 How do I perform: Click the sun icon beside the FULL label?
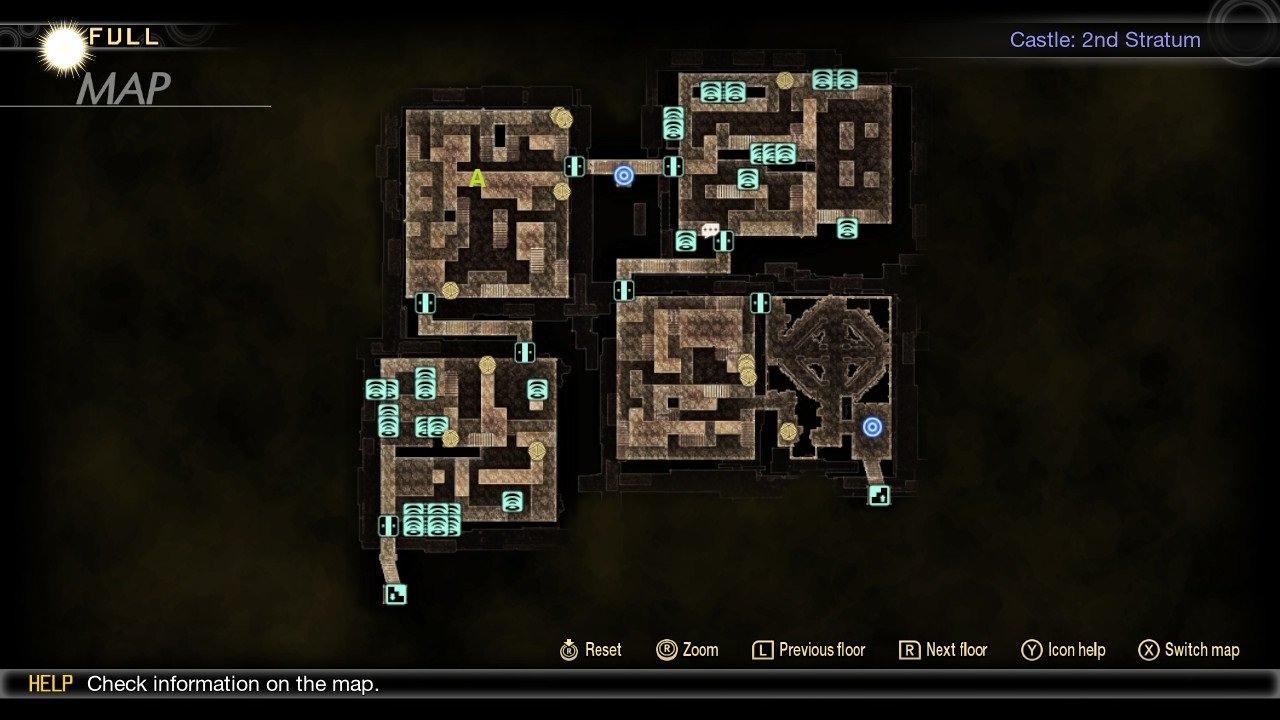pyautogui.click(x=62, y=44)
